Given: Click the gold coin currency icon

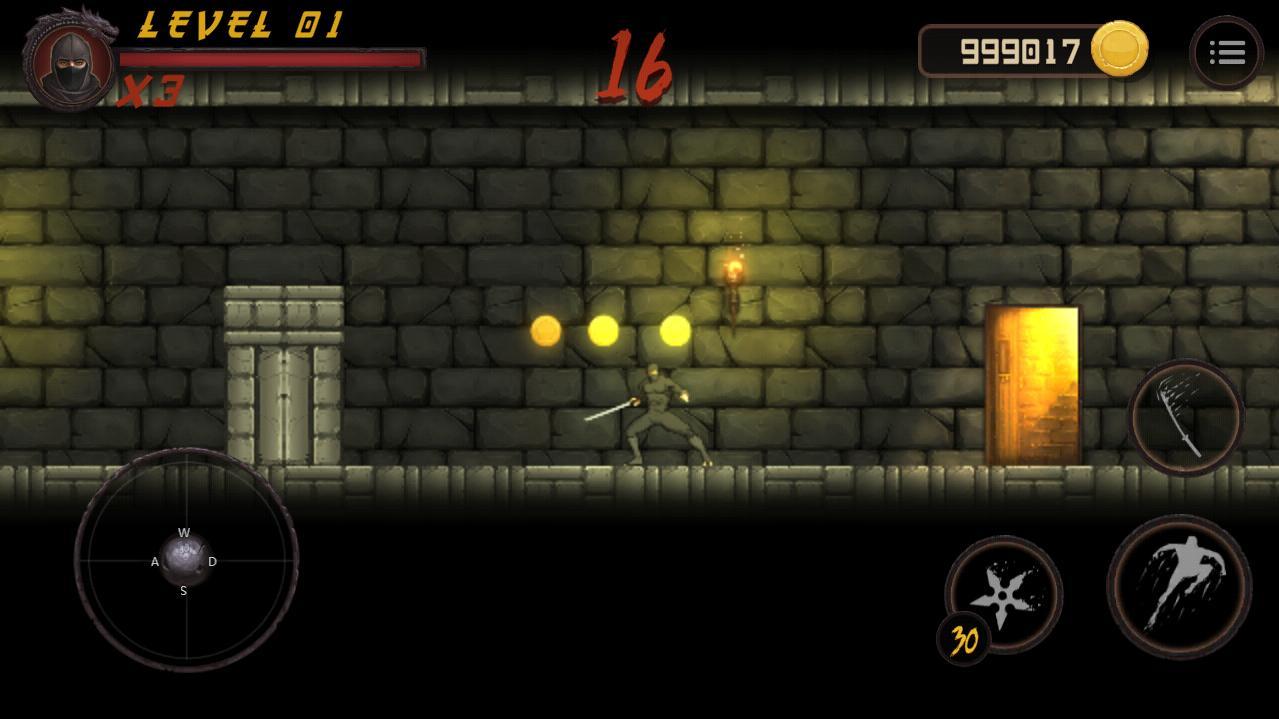Looking at the screenshot, I should point(1119,50).
